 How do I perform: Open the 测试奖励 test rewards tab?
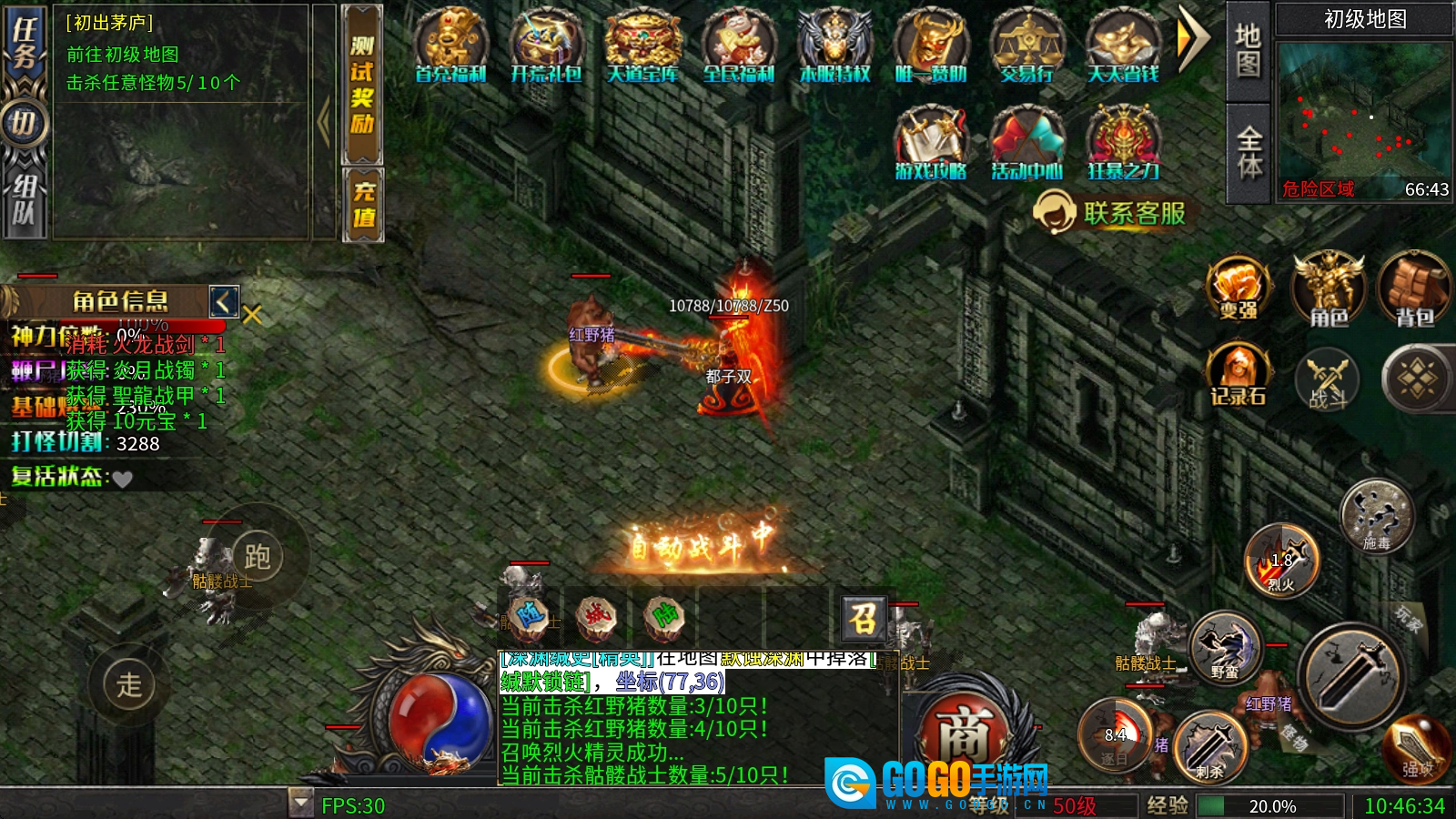[362, 85]
